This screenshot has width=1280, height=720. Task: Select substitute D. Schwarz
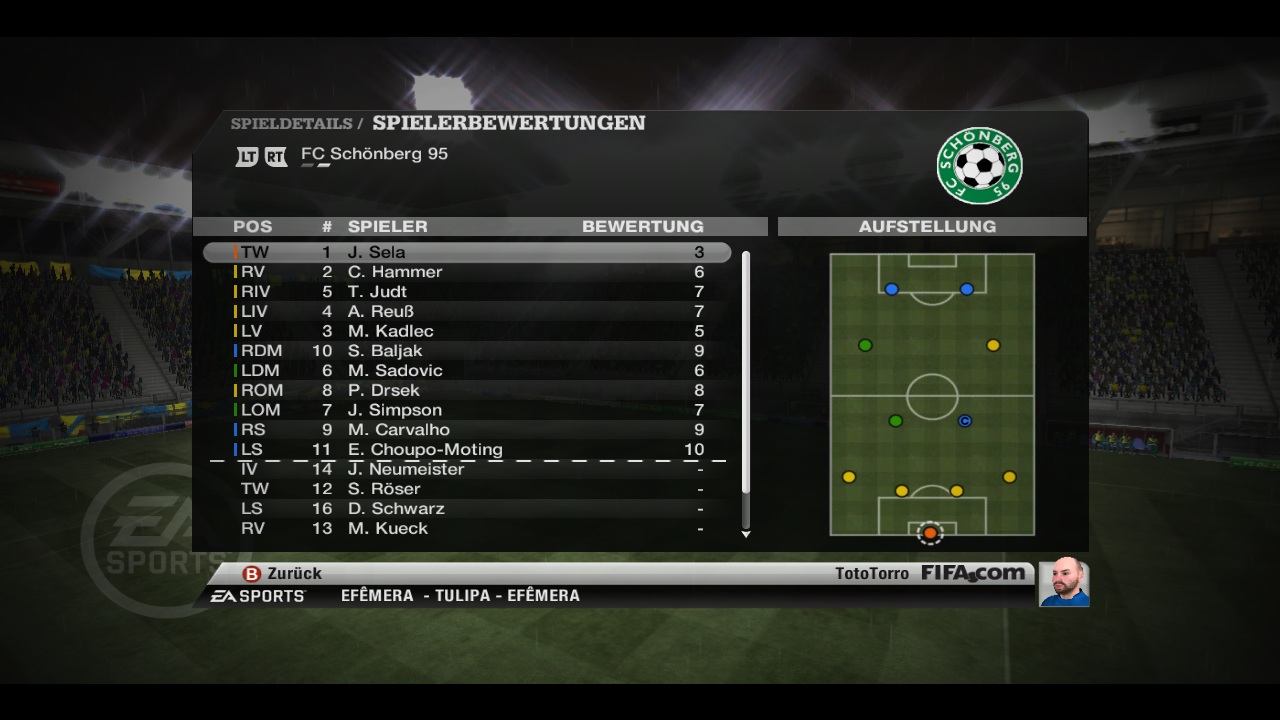[x=466, y=508]
